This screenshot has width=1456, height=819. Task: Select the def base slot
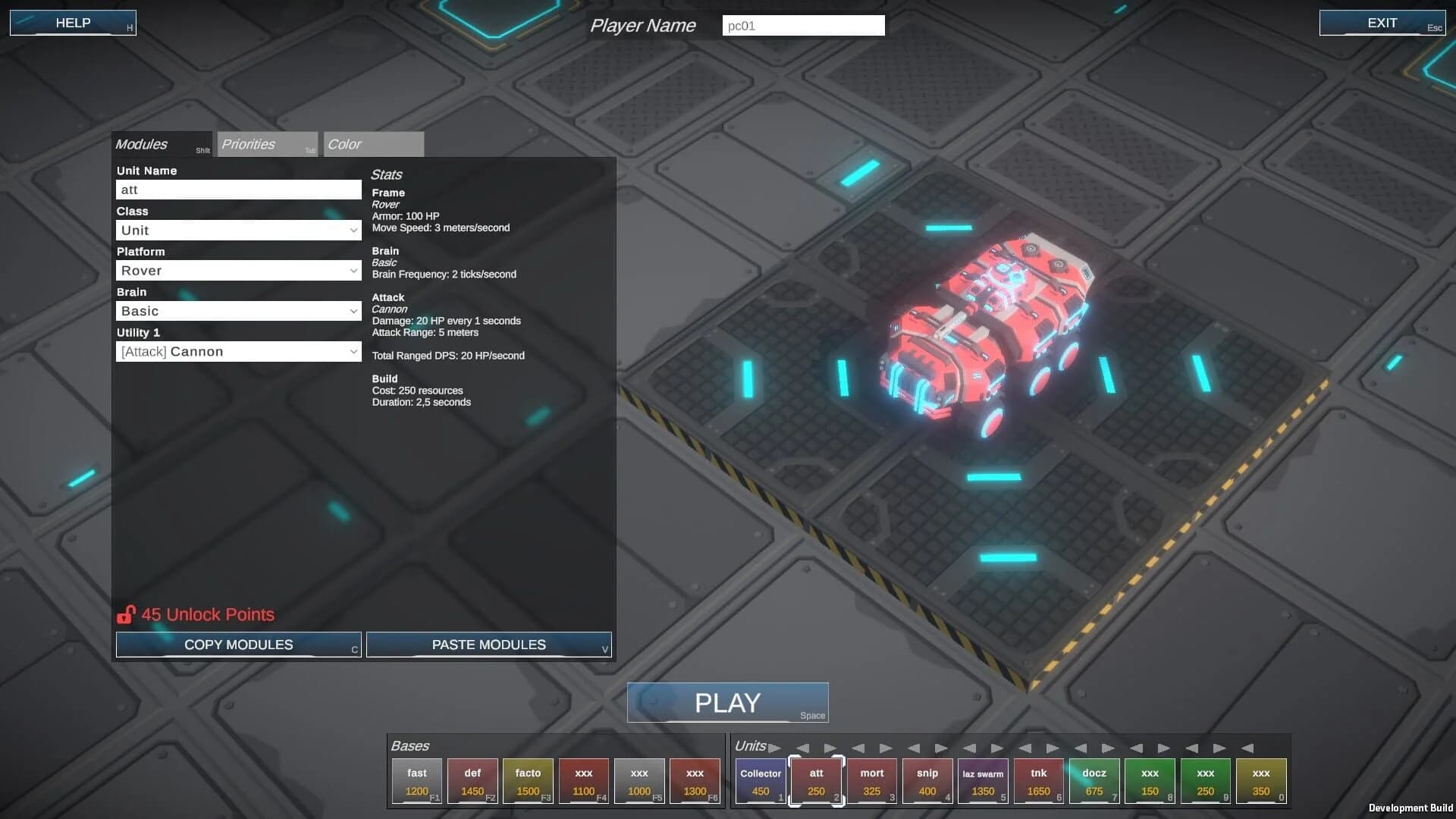point(472,781)
